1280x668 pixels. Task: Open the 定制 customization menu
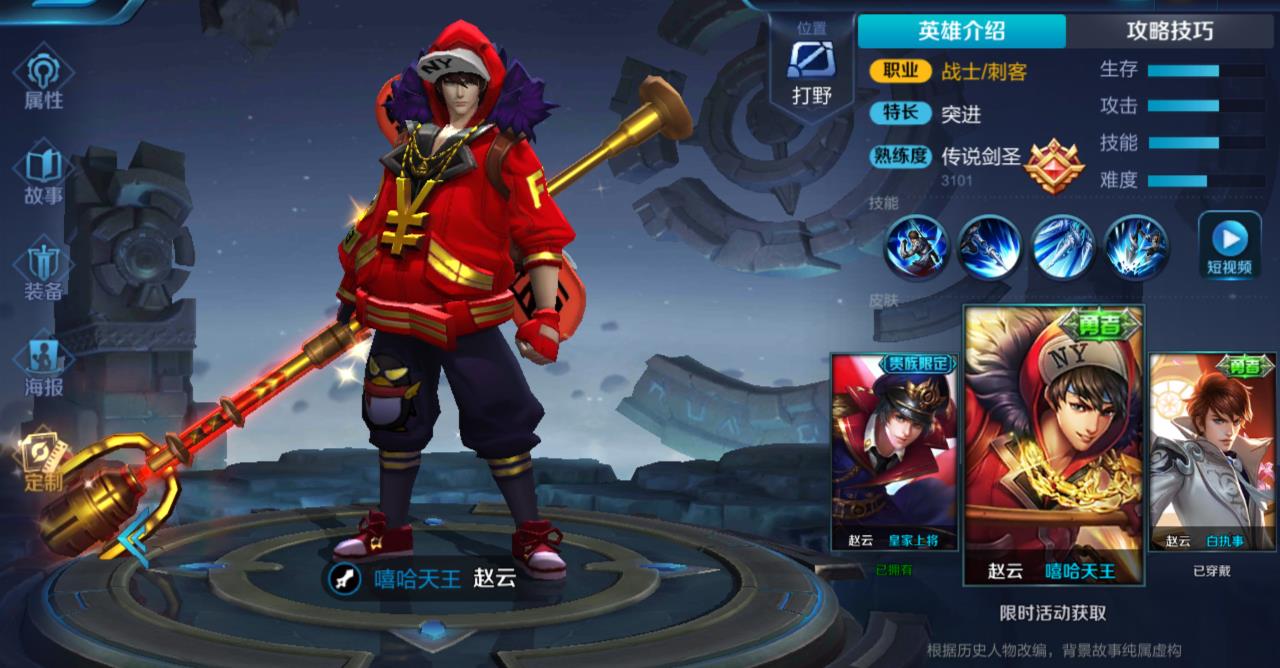(x=44, y=461)
